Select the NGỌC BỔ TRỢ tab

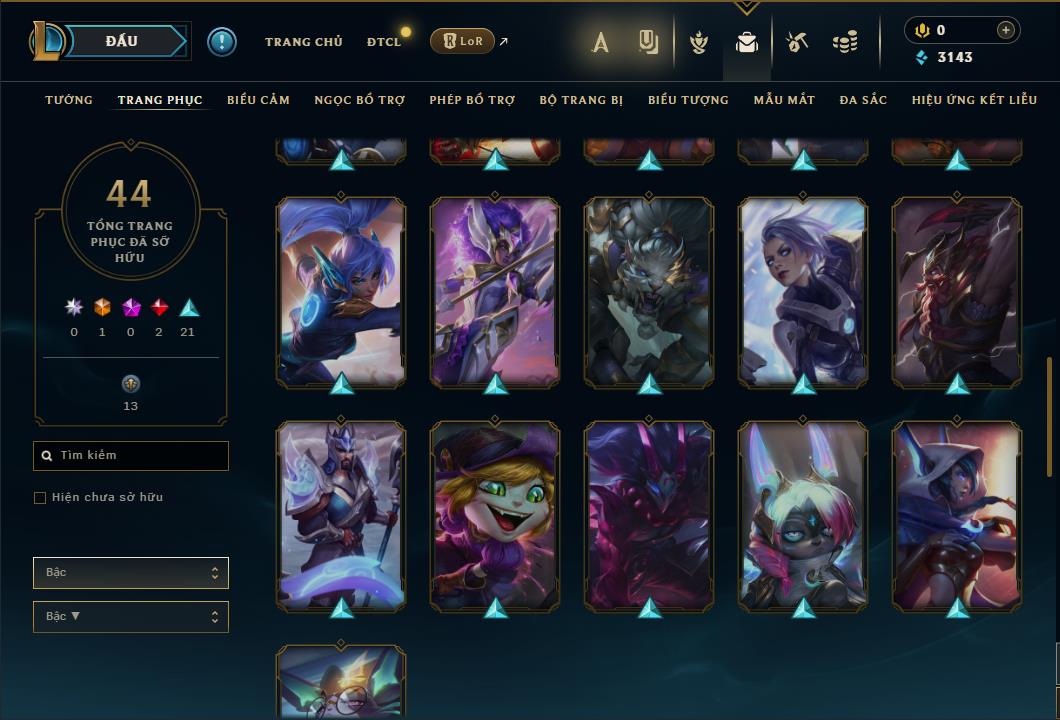(359, 100)
